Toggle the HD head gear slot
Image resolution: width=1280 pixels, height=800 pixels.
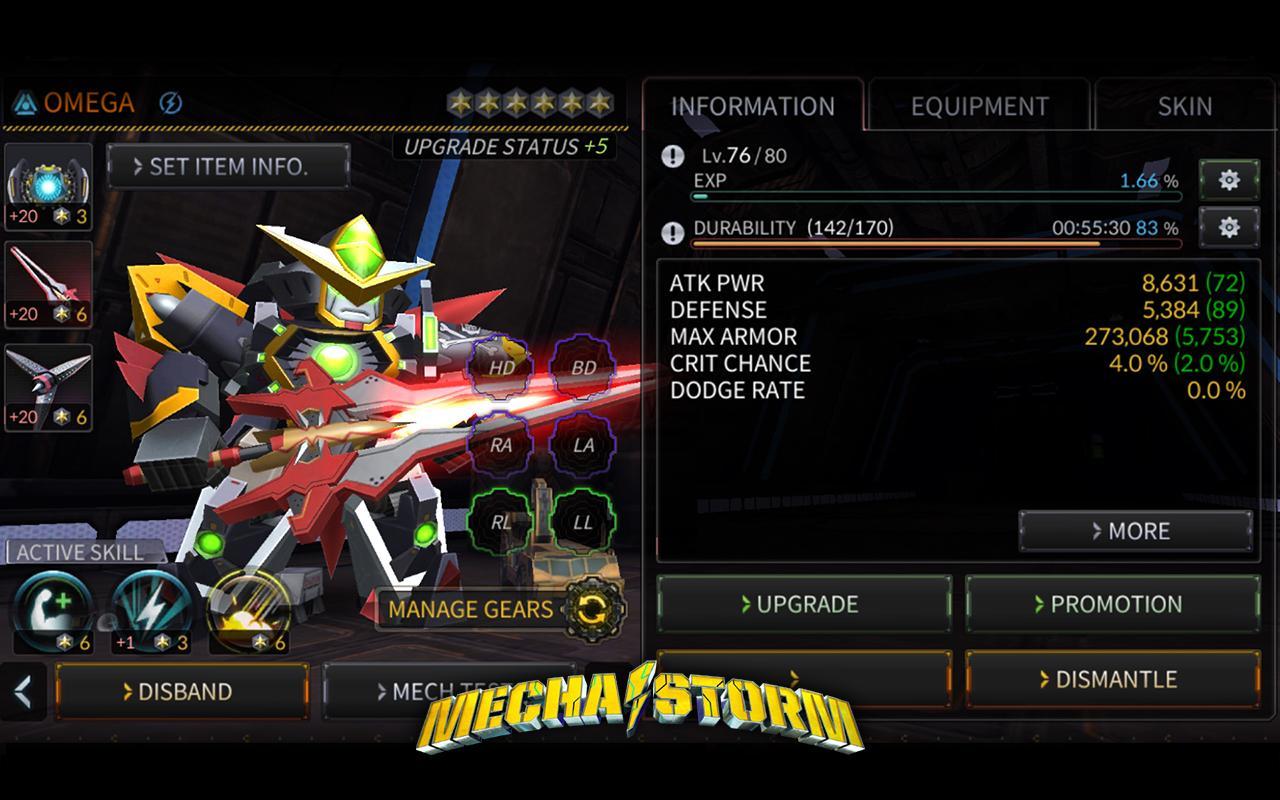[x=502, y=369]
